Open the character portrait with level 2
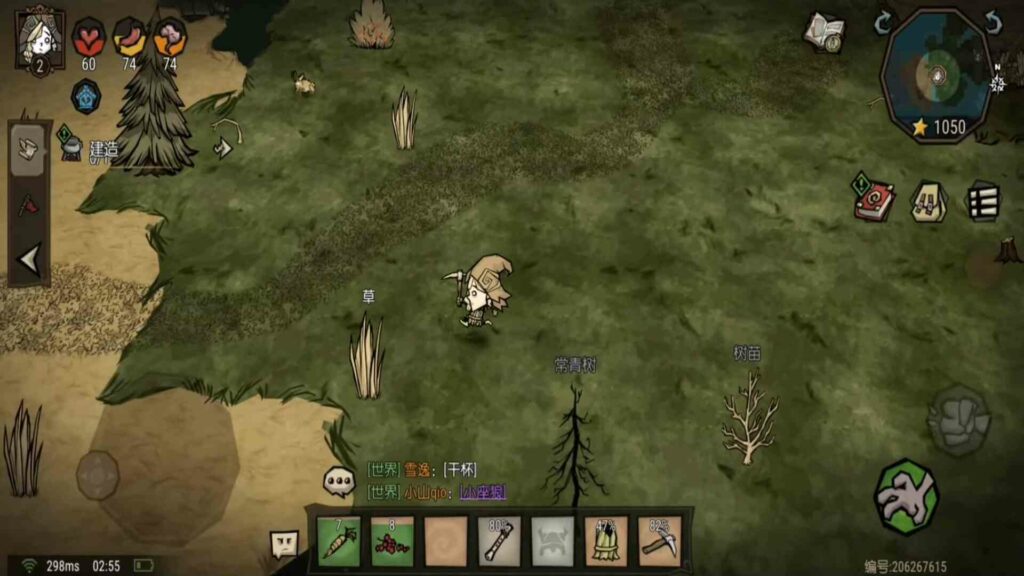Image resolution: width=1024 pixels, height=576 pixels. pyautogui.click(x=40, y=38)
